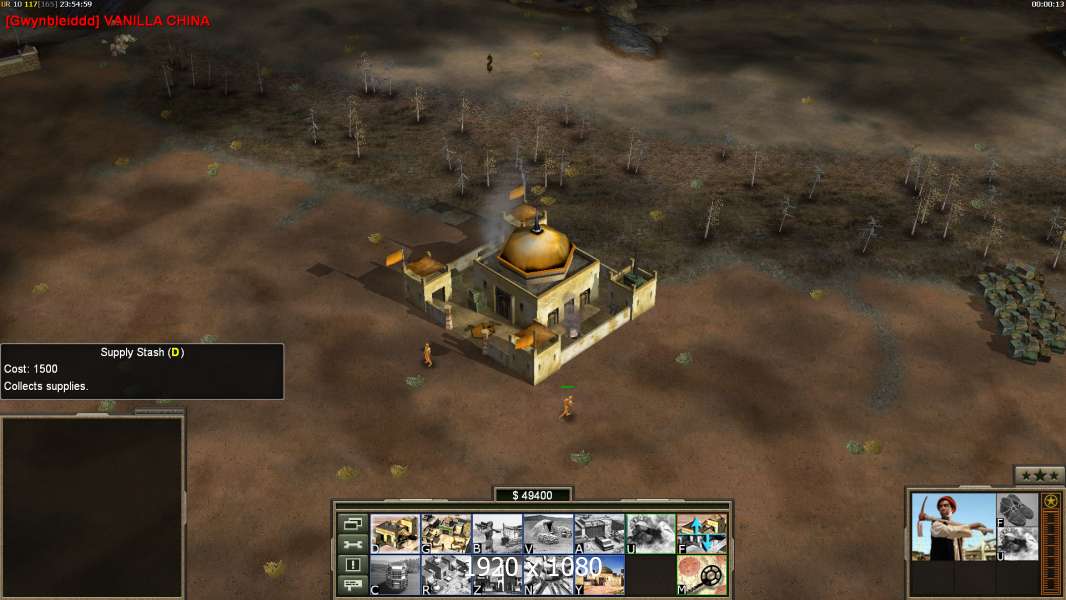
Task: Click the overlapping windows button
Action: 352,523
